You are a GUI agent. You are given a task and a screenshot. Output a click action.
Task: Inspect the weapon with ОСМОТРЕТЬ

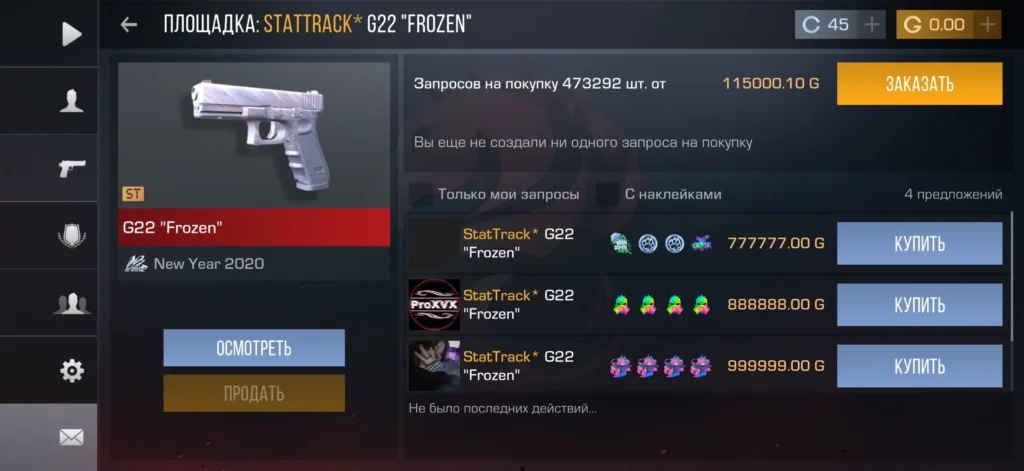(x=254, y=348)
